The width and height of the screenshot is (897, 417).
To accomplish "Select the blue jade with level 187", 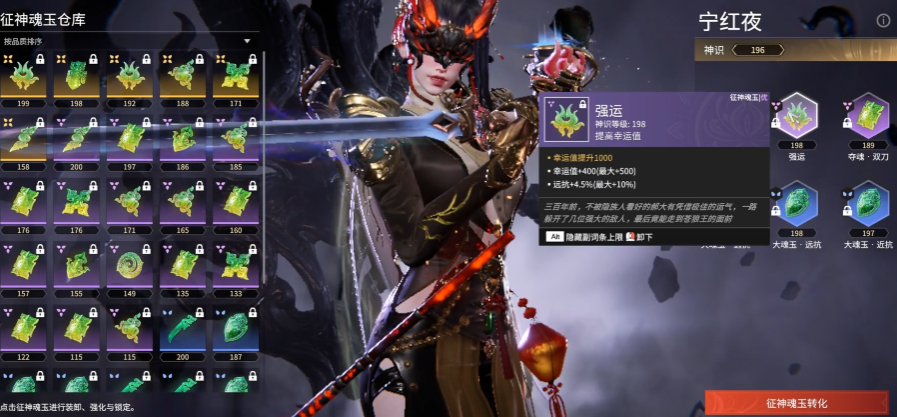I will point(235,327).
